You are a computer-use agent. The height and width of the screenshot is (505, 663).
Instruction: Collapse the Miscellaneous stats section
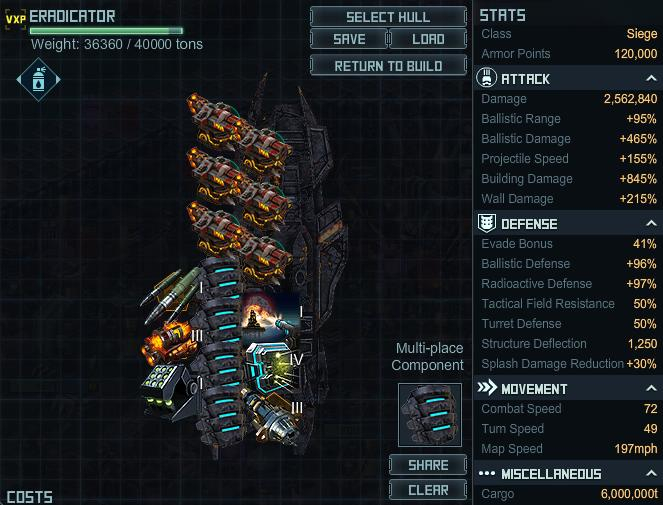[651, 474]
